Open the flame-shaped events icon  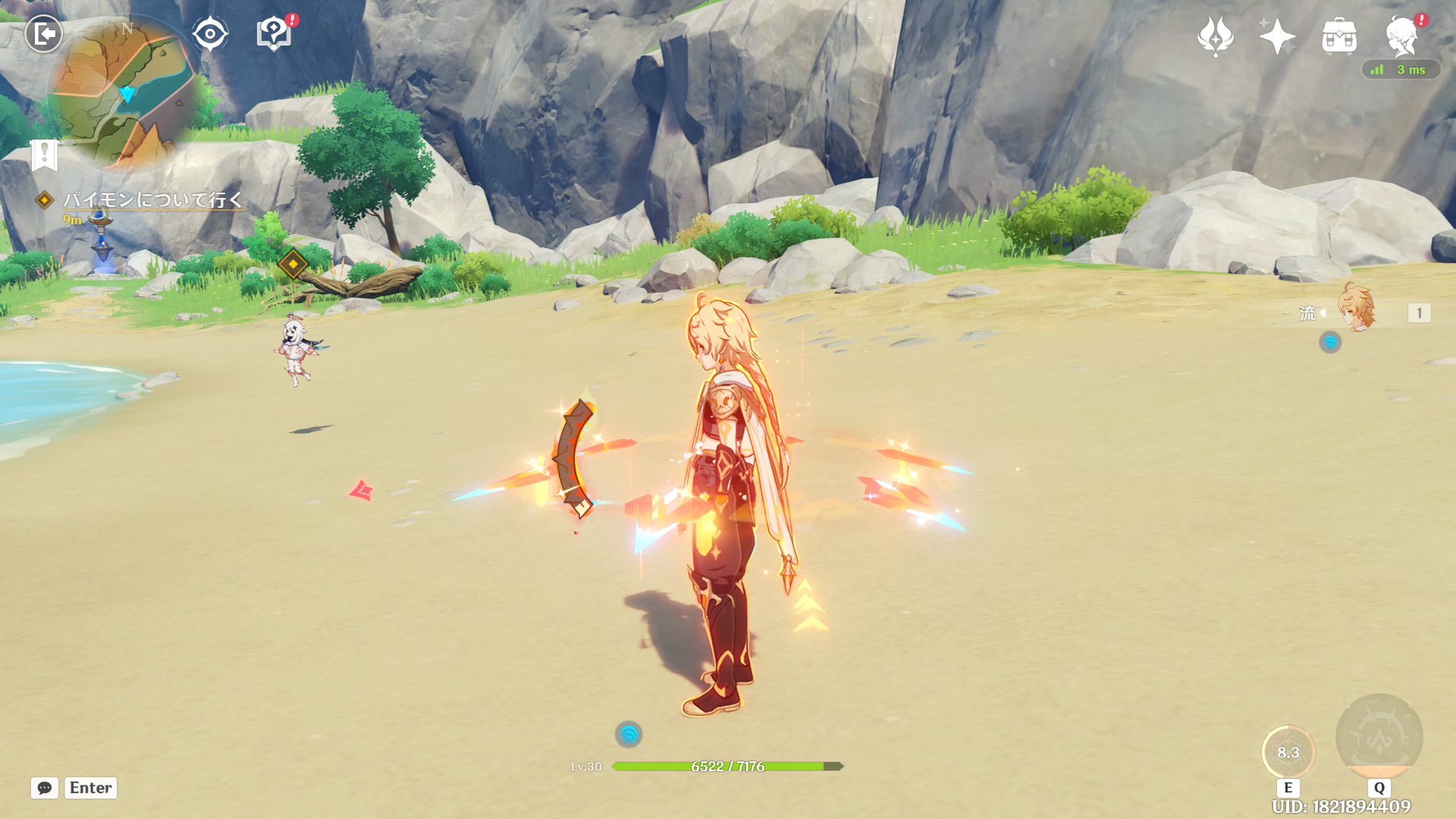1215,36
